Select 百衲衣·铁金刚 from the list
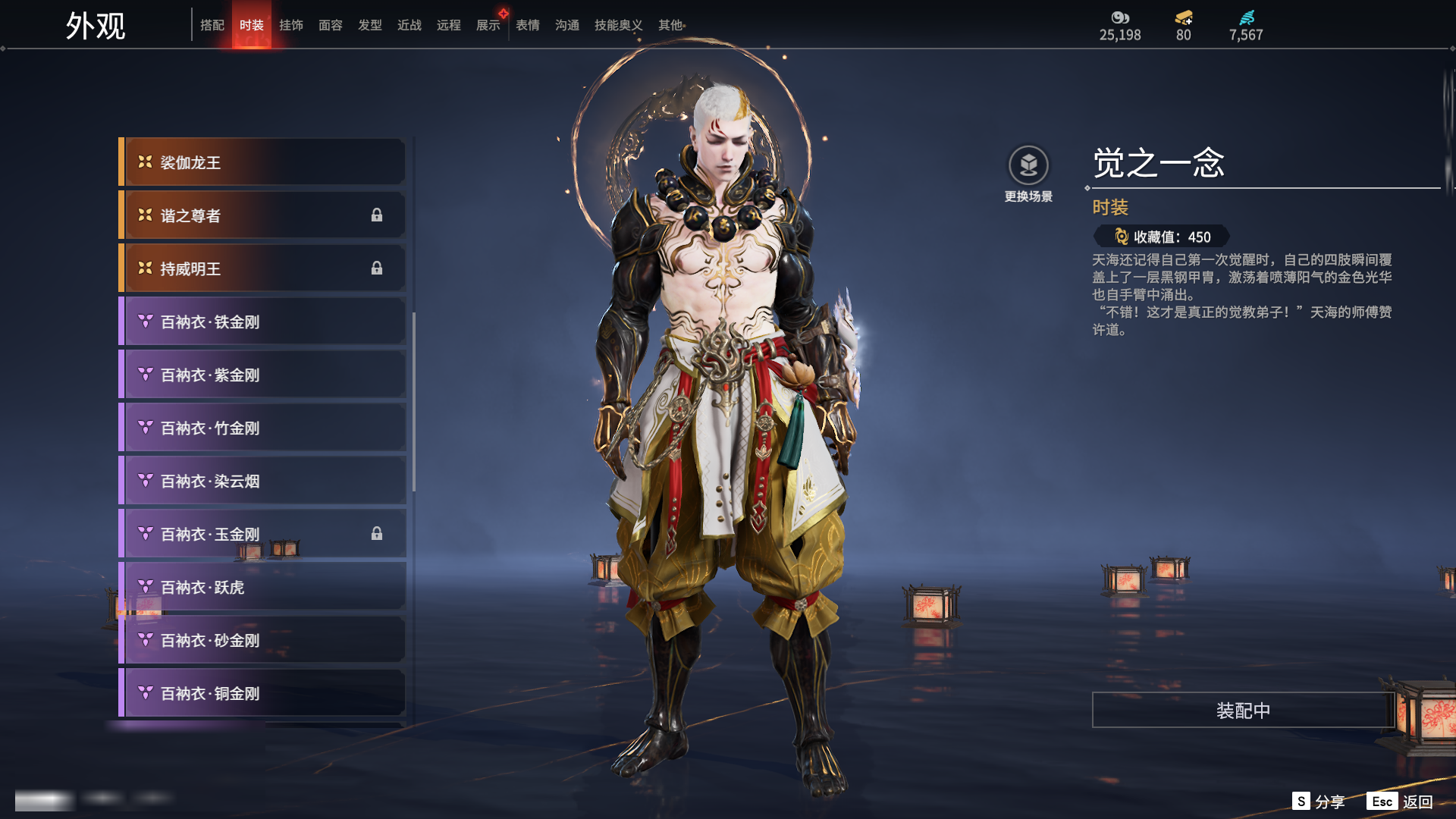 coord(262,322)
